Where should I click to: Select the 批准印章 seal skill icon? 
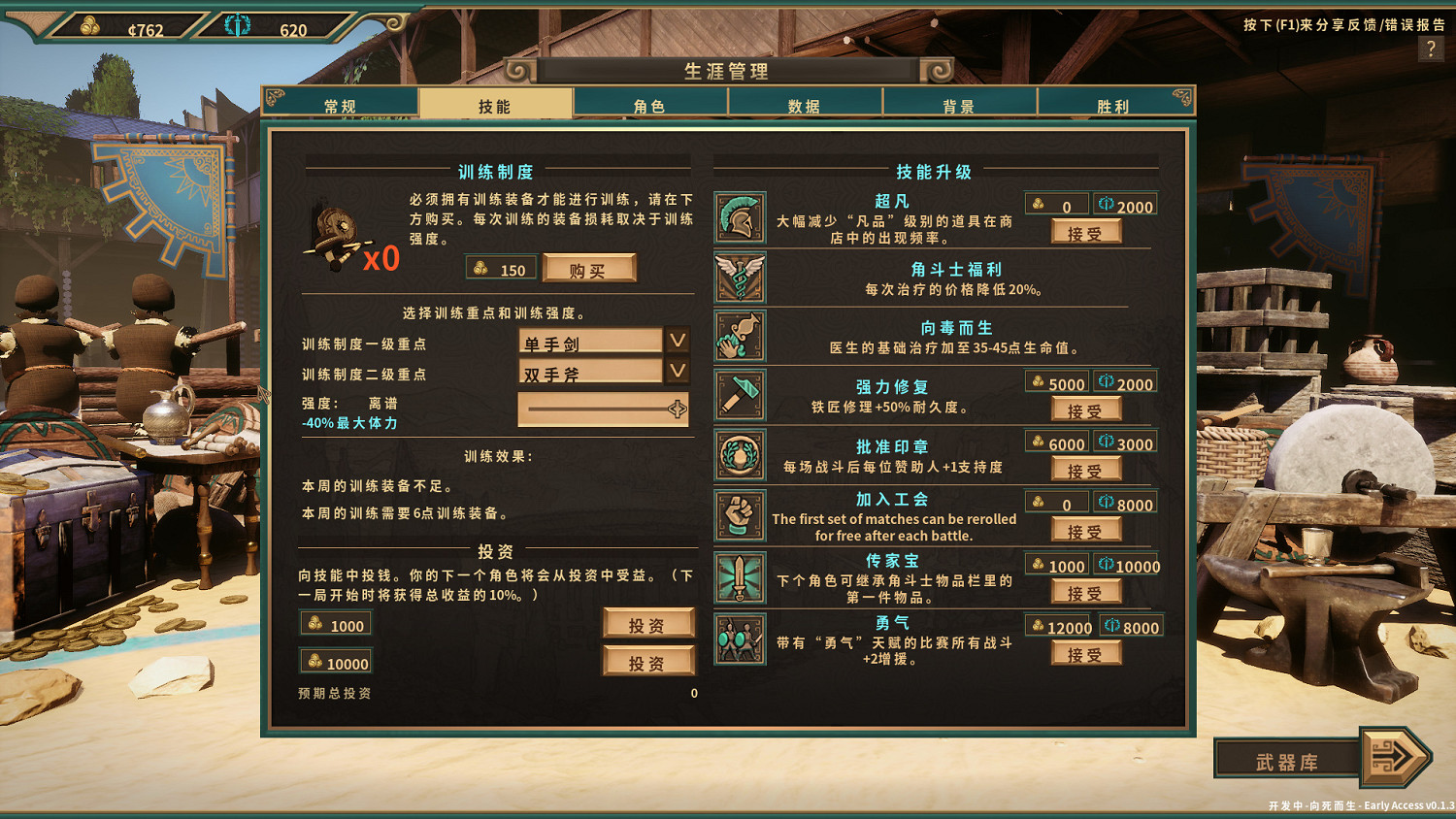(x=739, y=454)
